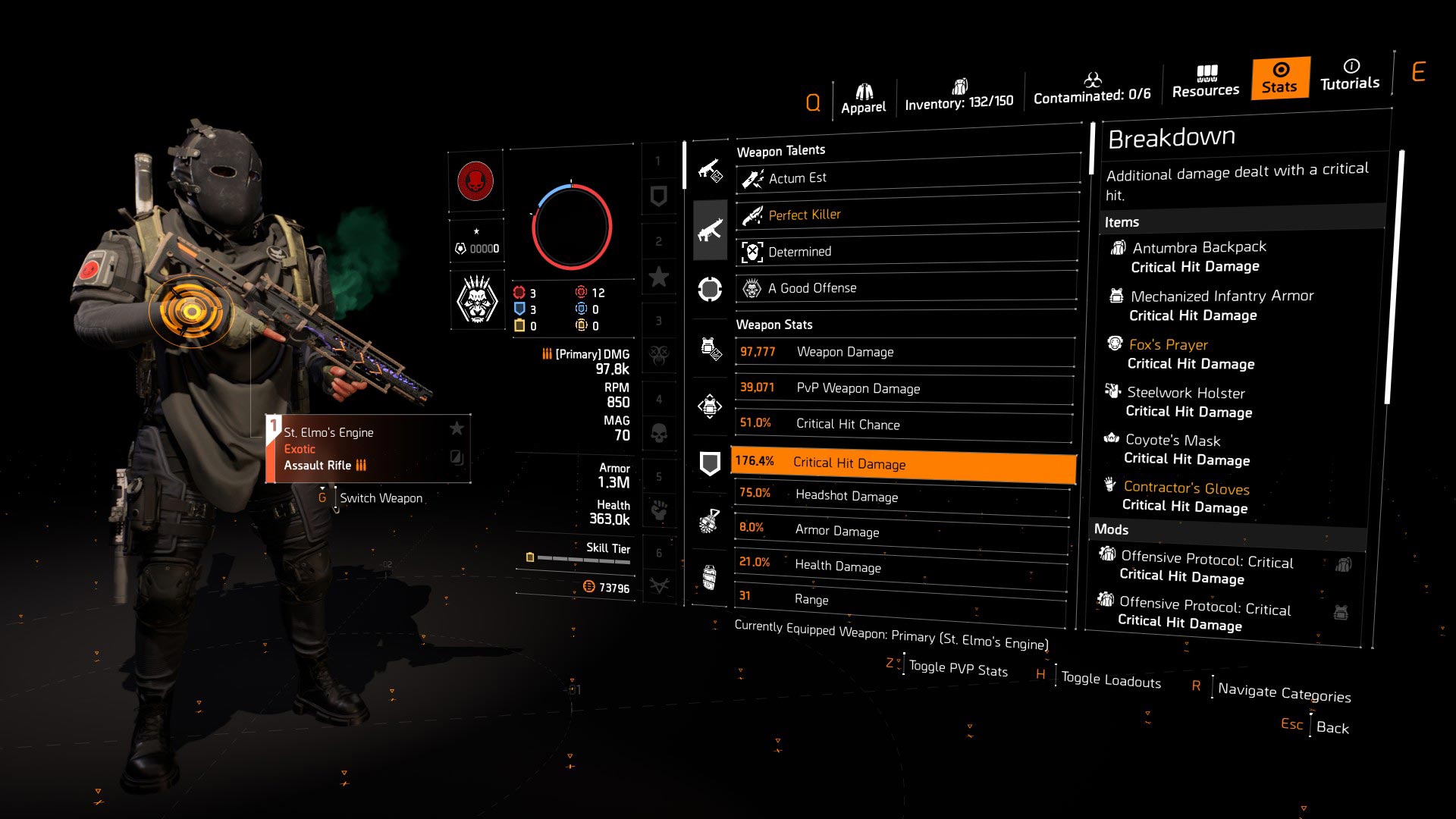Select Contractor's Gloves in Breakdown list
This screenshot has width=1456, height=819.
tap(1186, 488)
